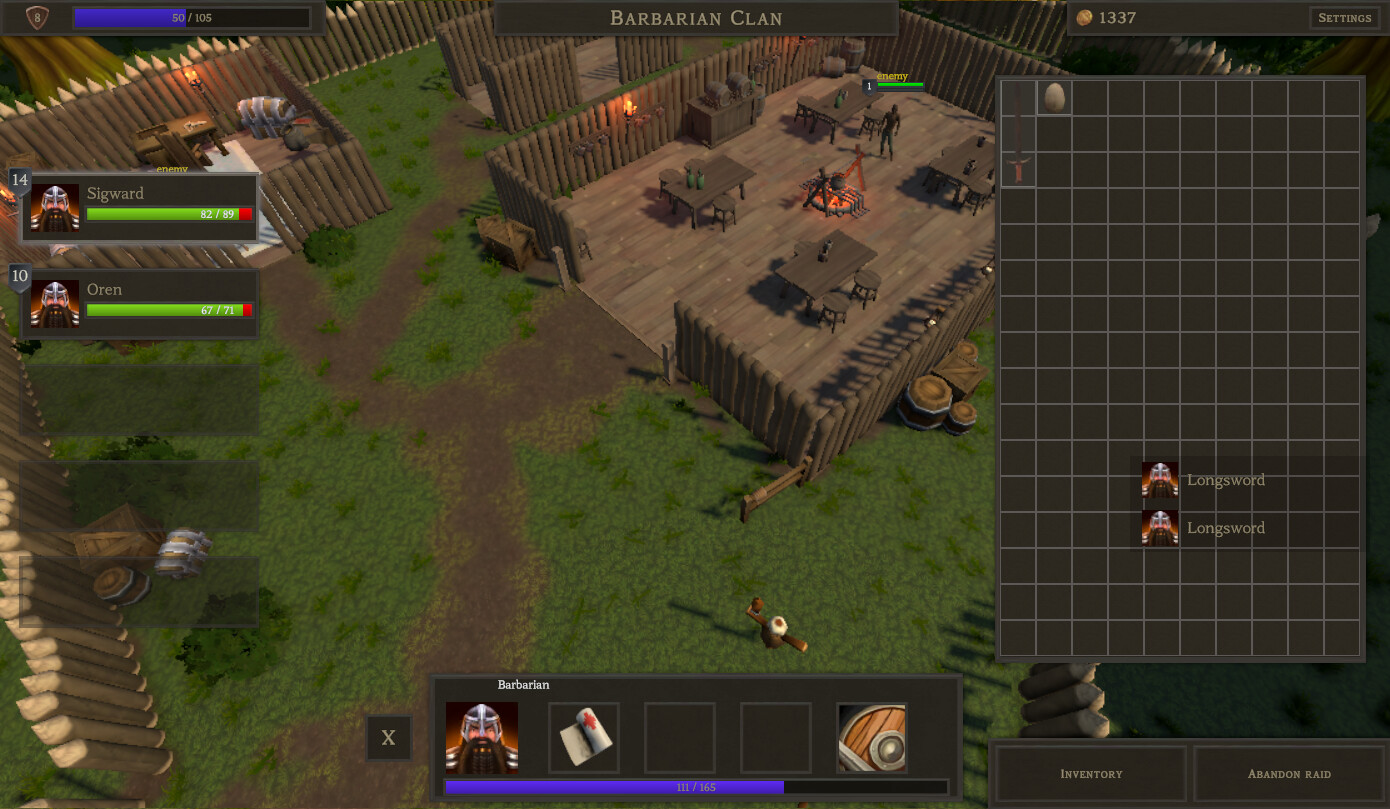The width and height of the screenshot is (1390, 809).
Task: Use the wooden shield item in the action bar
Action: coord(871,736)
